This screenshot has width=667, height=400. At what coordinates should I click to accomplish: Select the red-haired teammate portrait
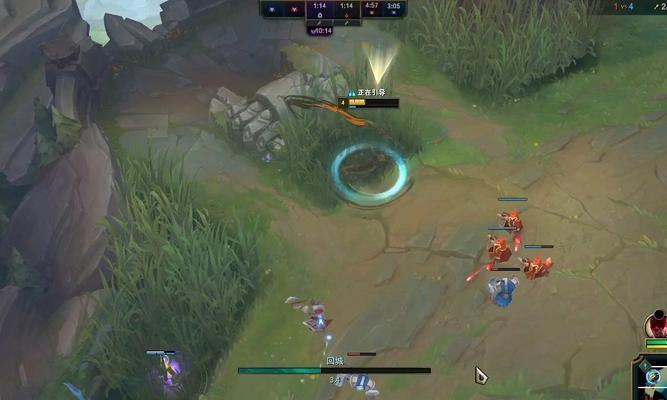[x=656, y=325]
